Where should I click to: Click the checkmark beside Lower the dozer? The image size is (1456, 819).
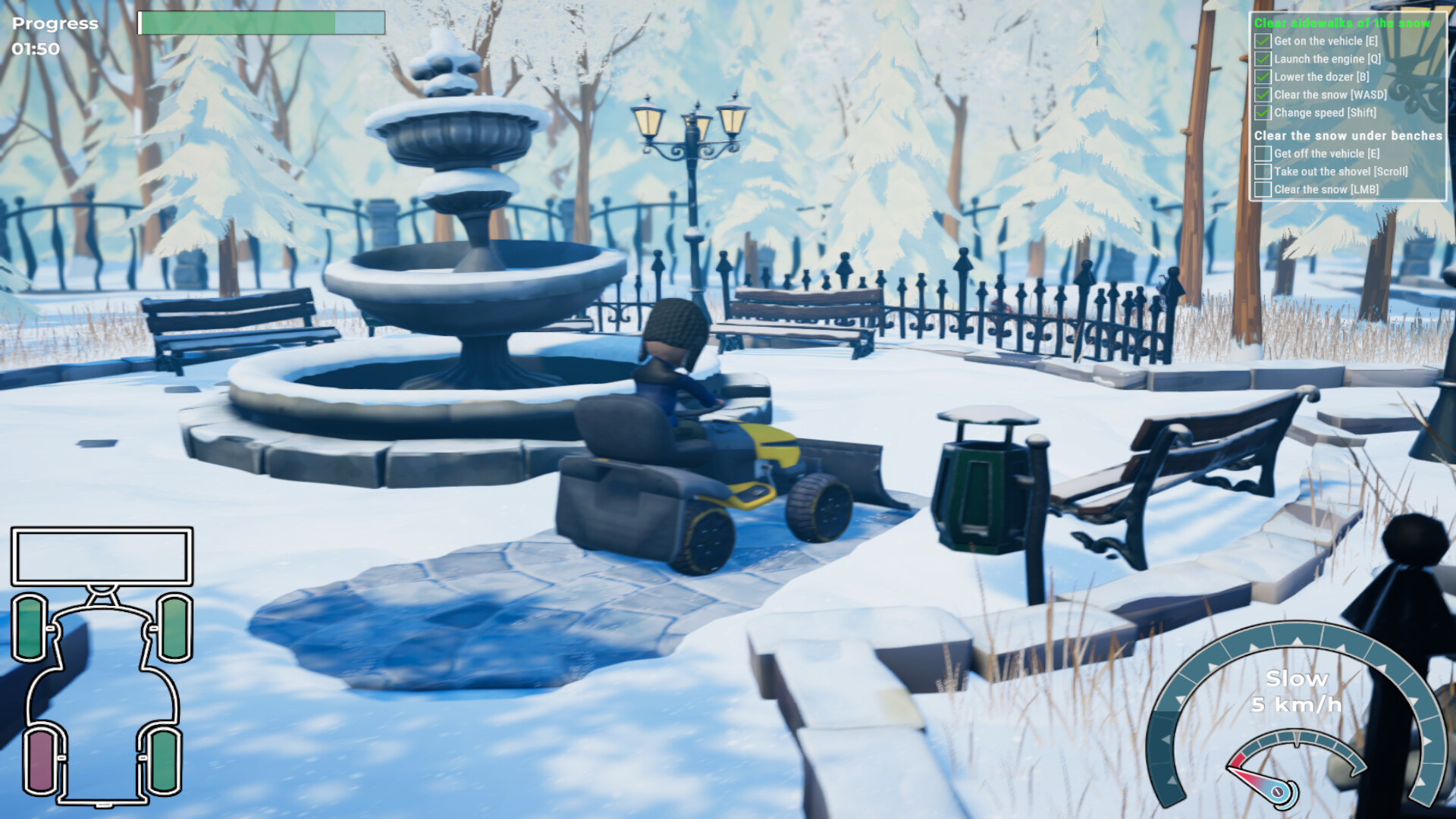1263,77
